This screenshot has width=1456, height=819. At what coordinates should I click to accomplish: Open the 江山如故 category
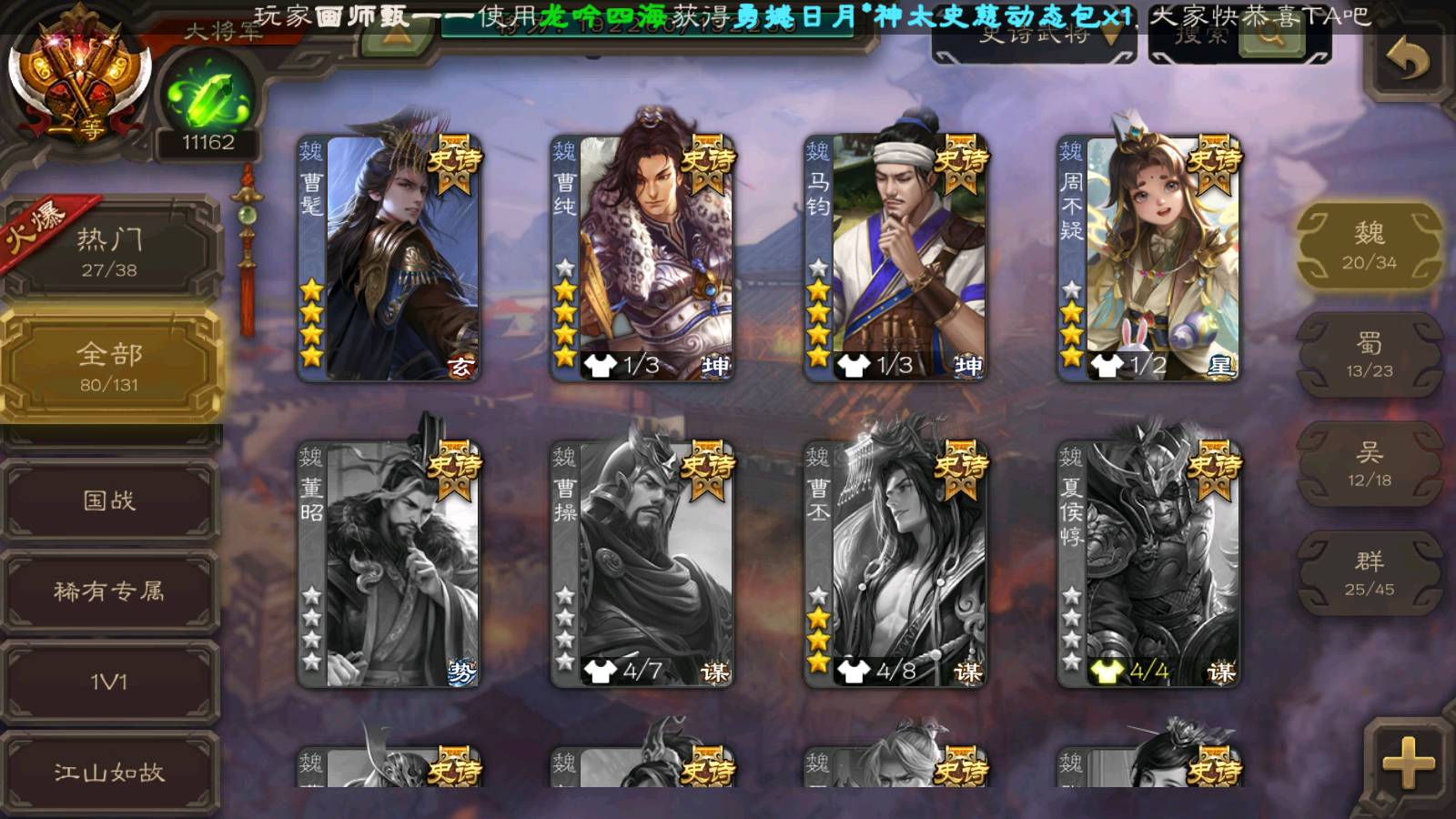(x=109, y=773)
